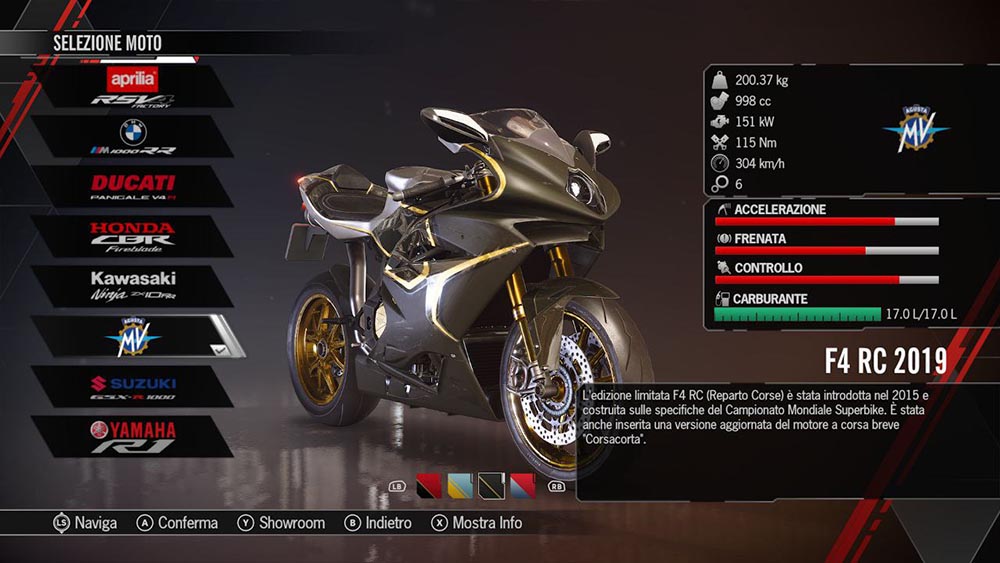1000x563 pixels.
Task: Select the Honda CBR Fireblade entry
Action: pyautogui.click(x=132, y=236)
